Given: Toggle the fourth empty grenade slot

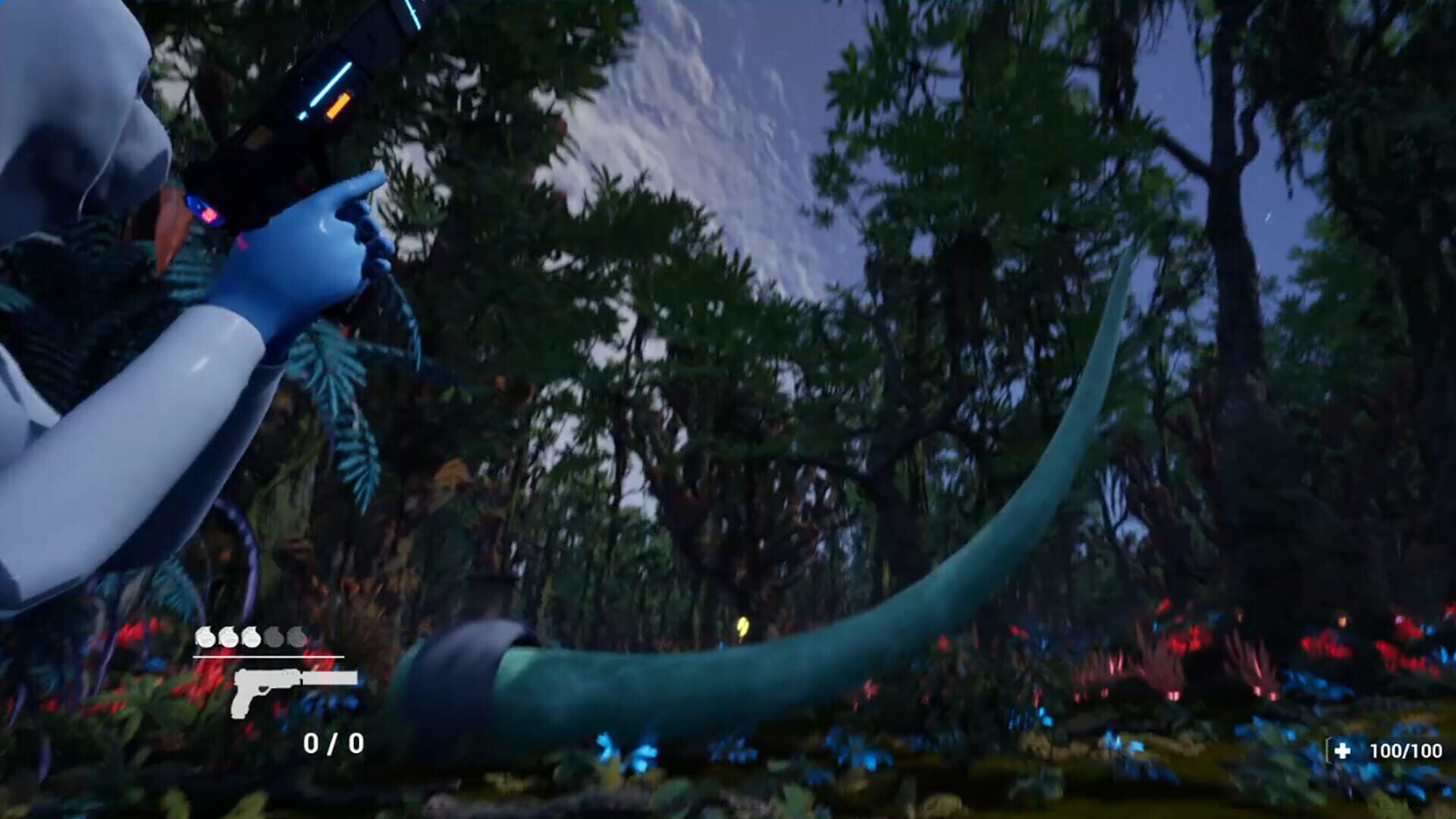Looking at the screenshot, I should pos(274,637).
